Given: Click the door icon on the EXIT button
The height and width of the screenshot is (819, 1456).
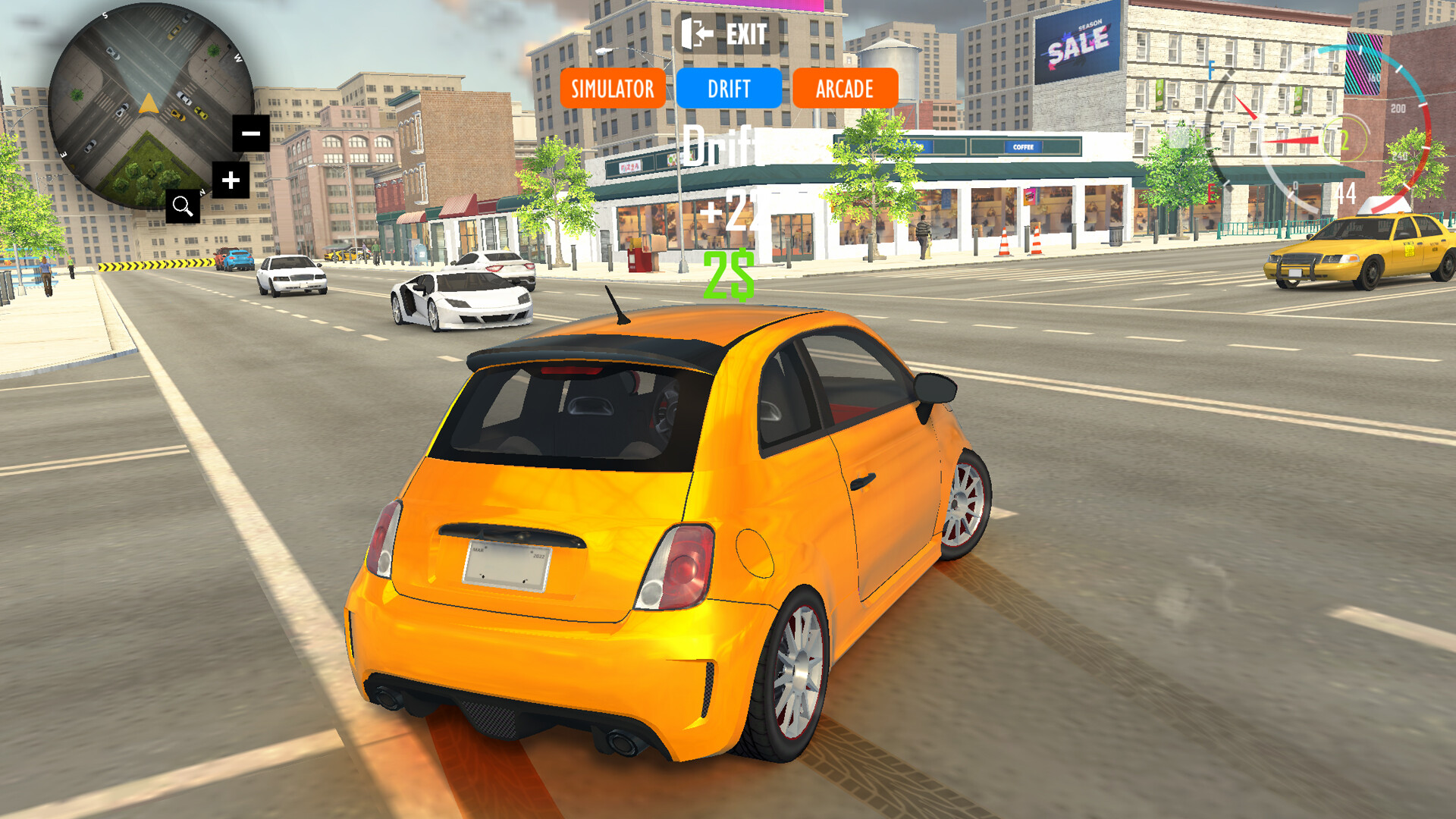Looking at the screenshot, I should coord(695,33).
